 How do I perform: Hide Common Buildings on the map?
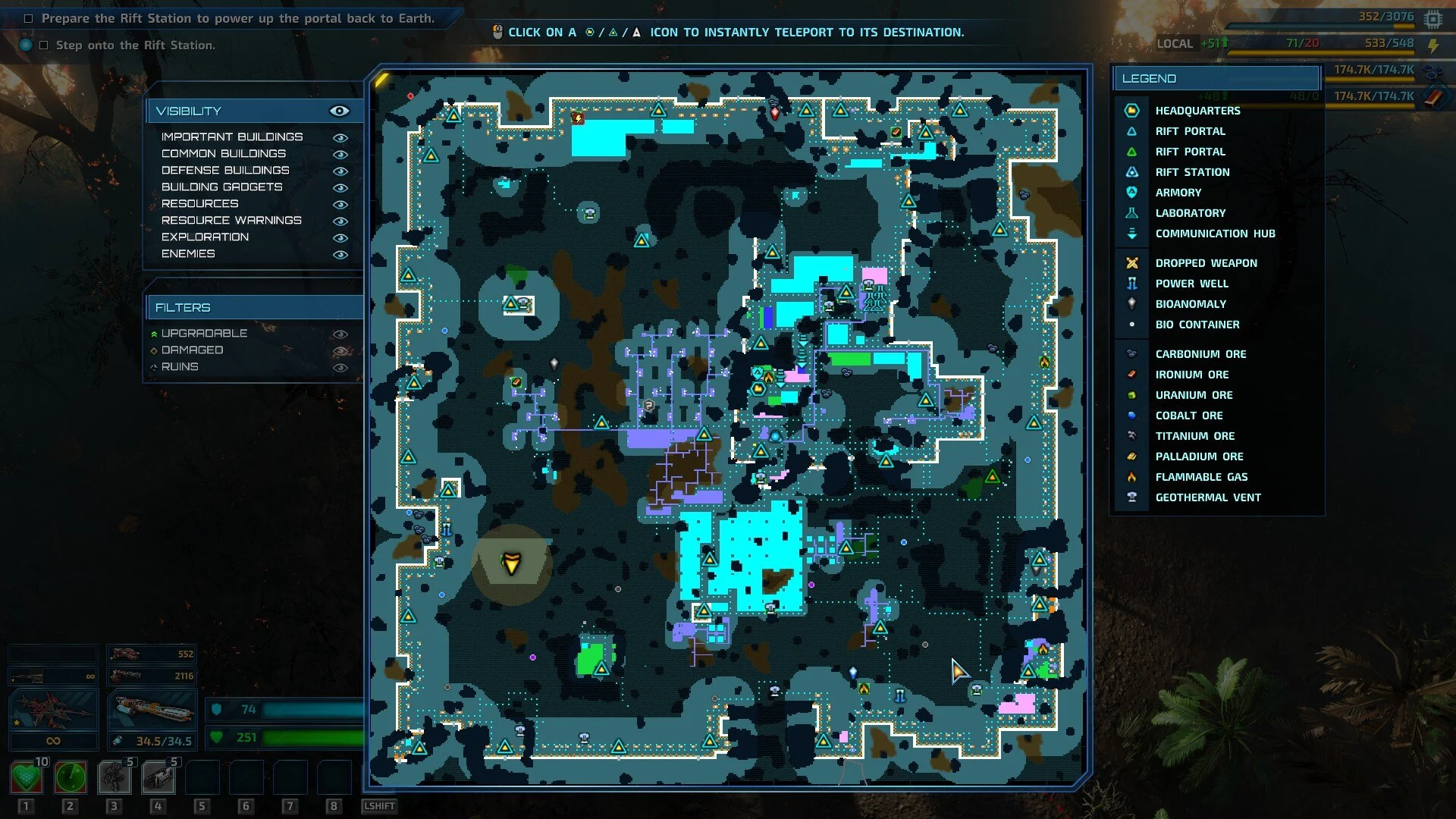pos(340,154)
